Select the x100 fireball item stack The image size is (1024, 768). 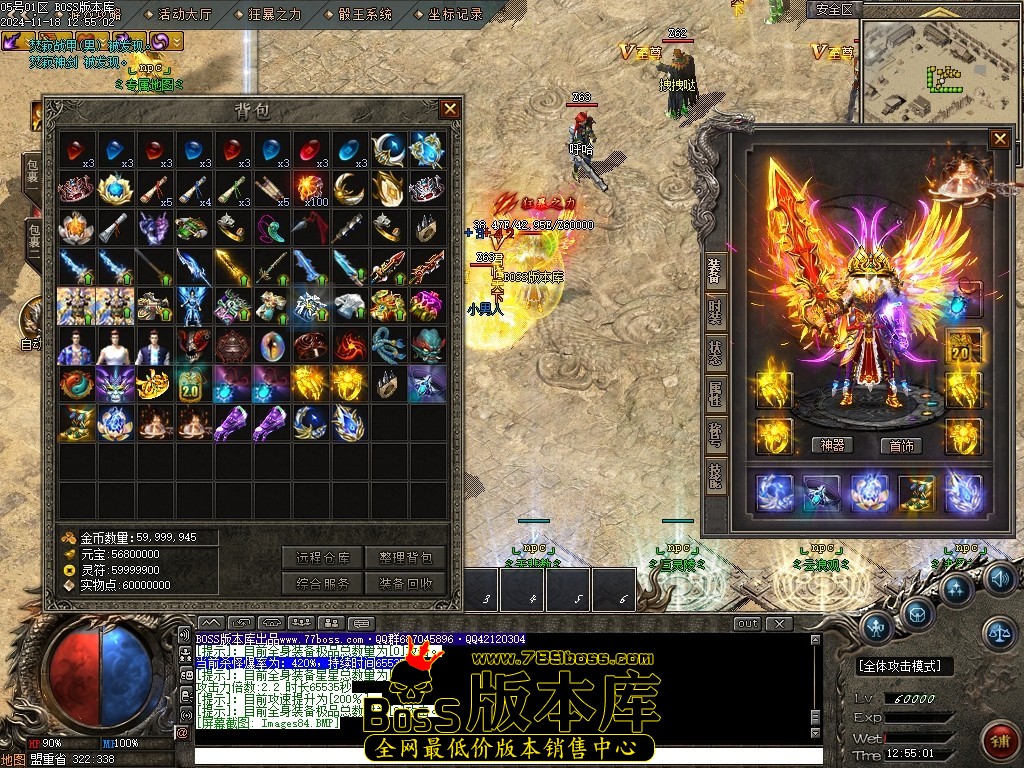pyautogui.click(x=309, y=188)
